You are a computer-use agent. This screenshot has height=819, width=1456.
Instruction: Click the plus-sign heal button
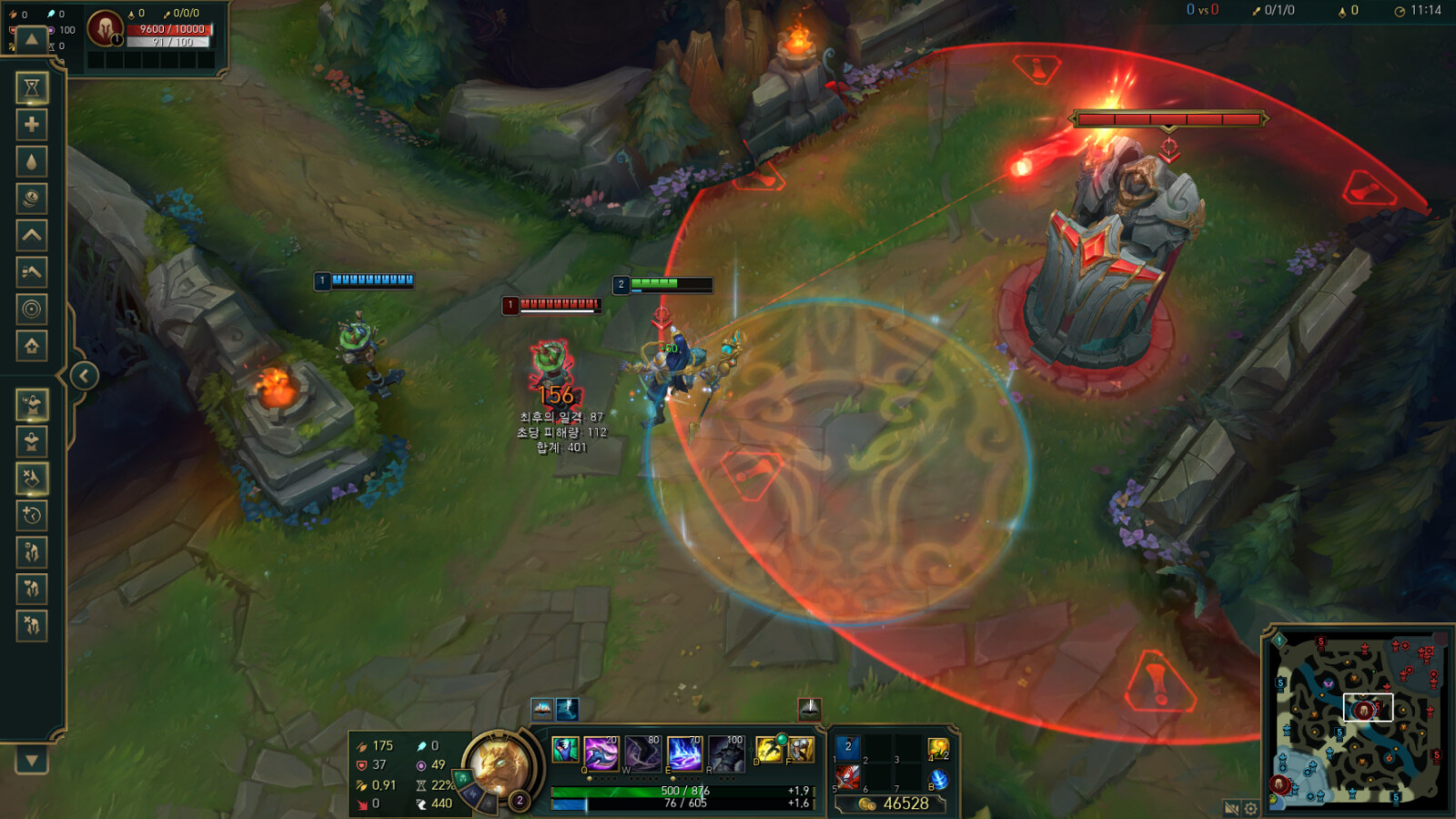(x=32, y=125)
